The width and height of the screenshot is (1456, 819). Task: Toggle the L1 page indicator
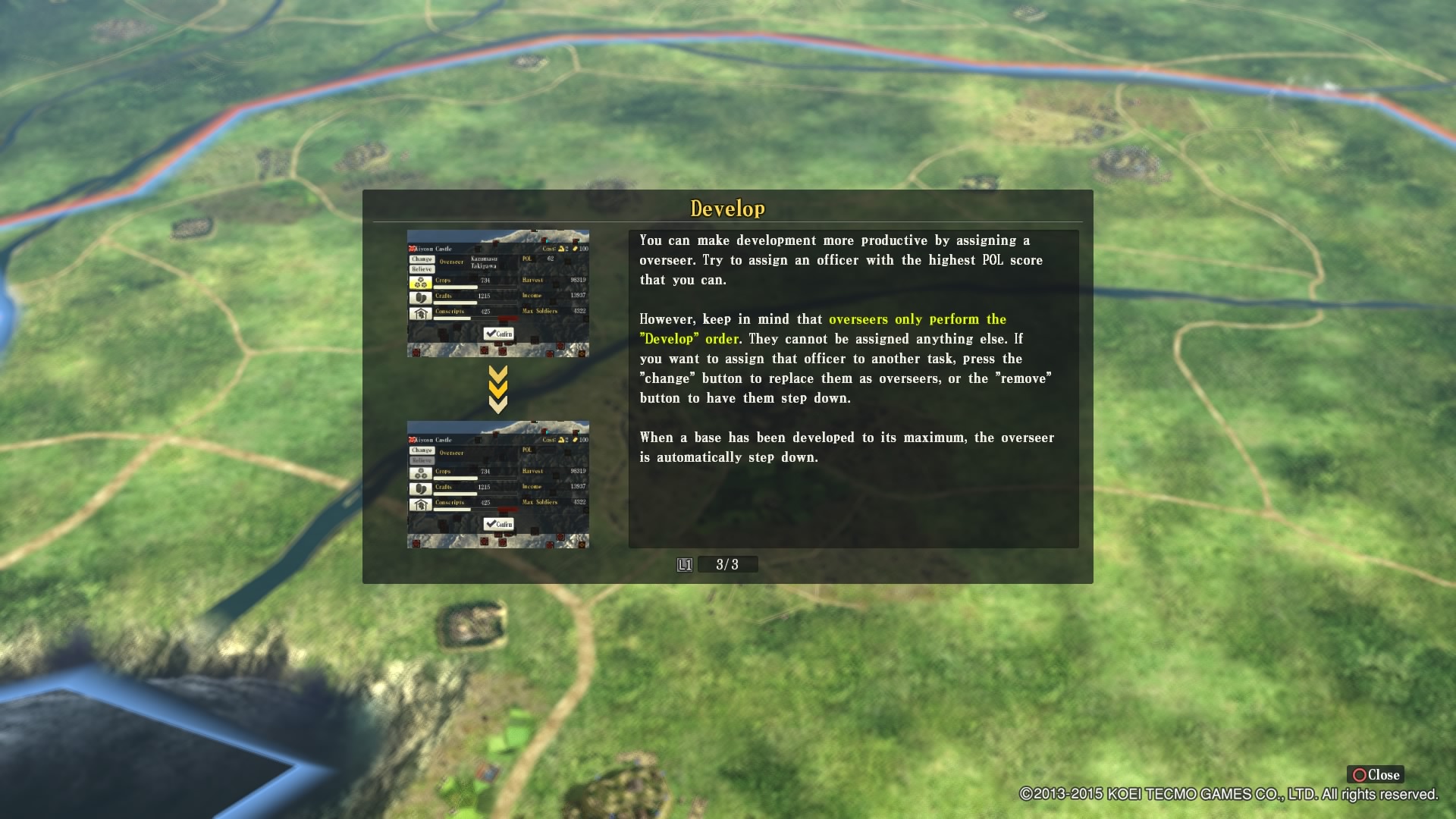coord(684,564)
